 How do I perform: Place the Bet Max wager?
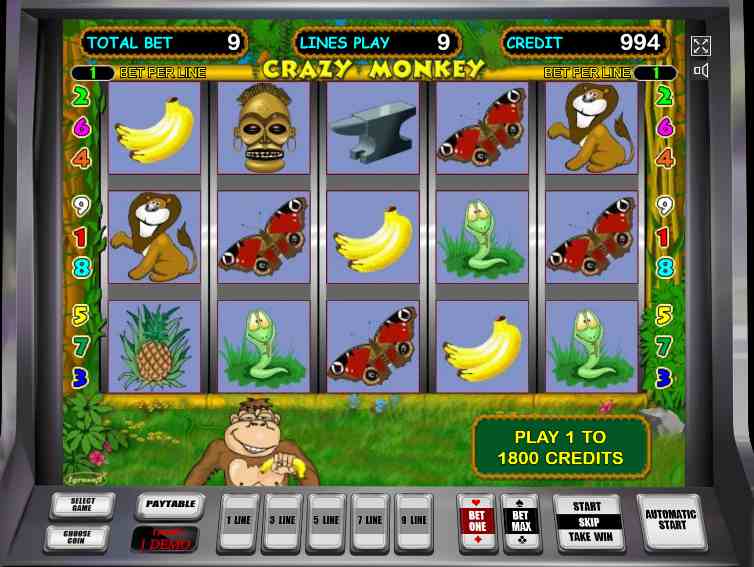521,520
